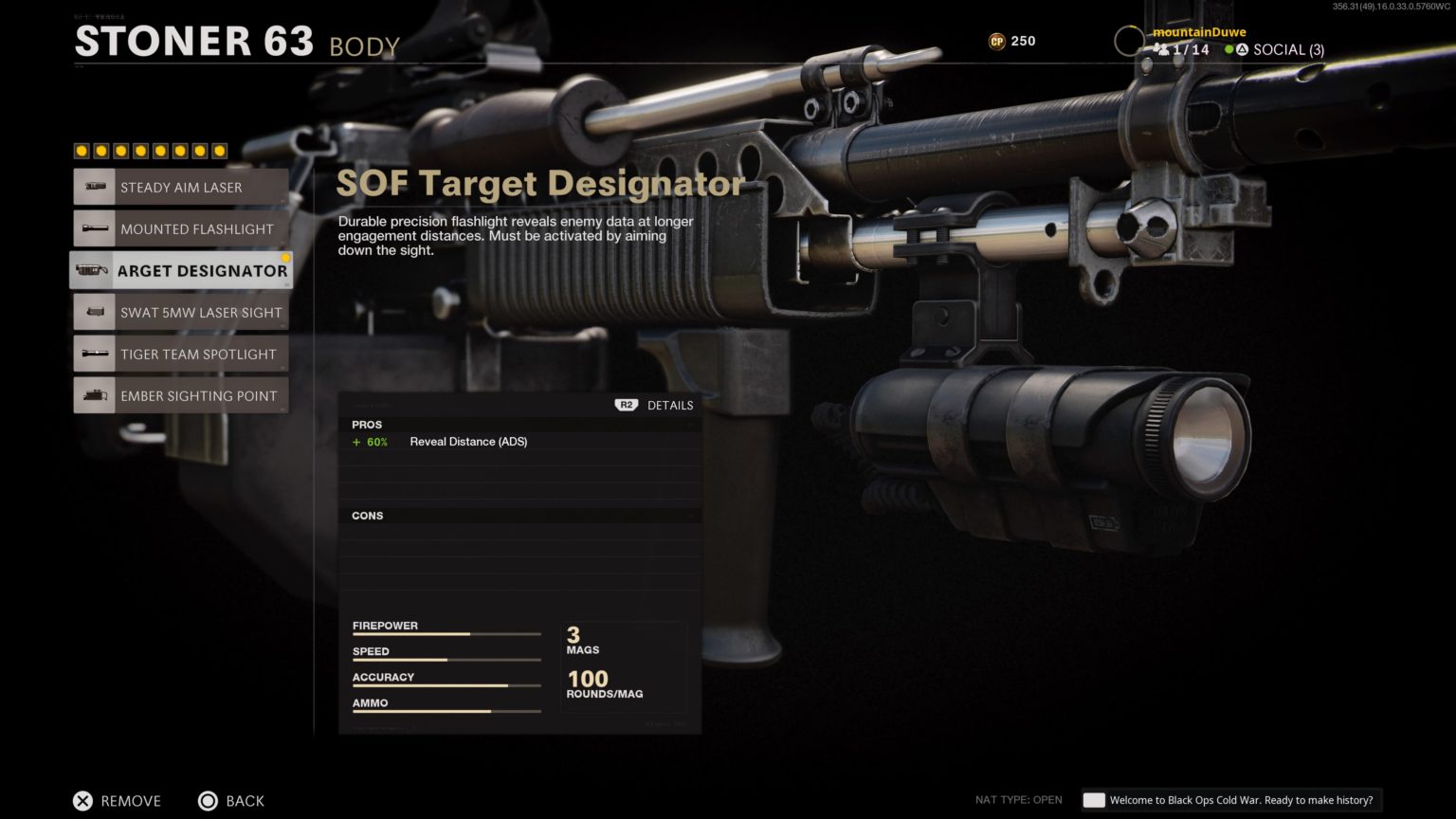Open the SOCIAL (3) menu

point(1289,49)
